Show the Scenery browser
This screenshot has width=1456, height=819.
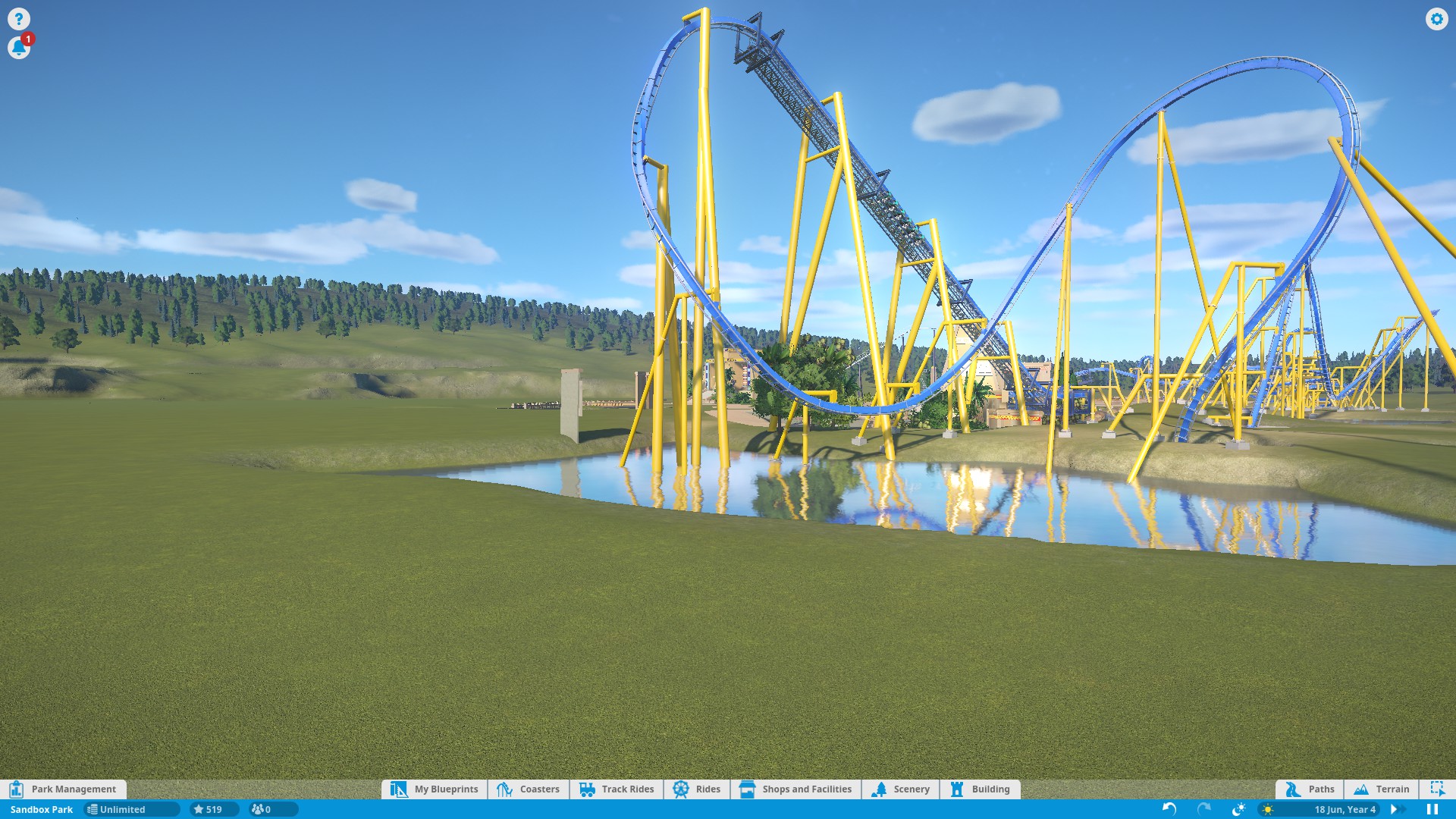click(x=901, y=789)
